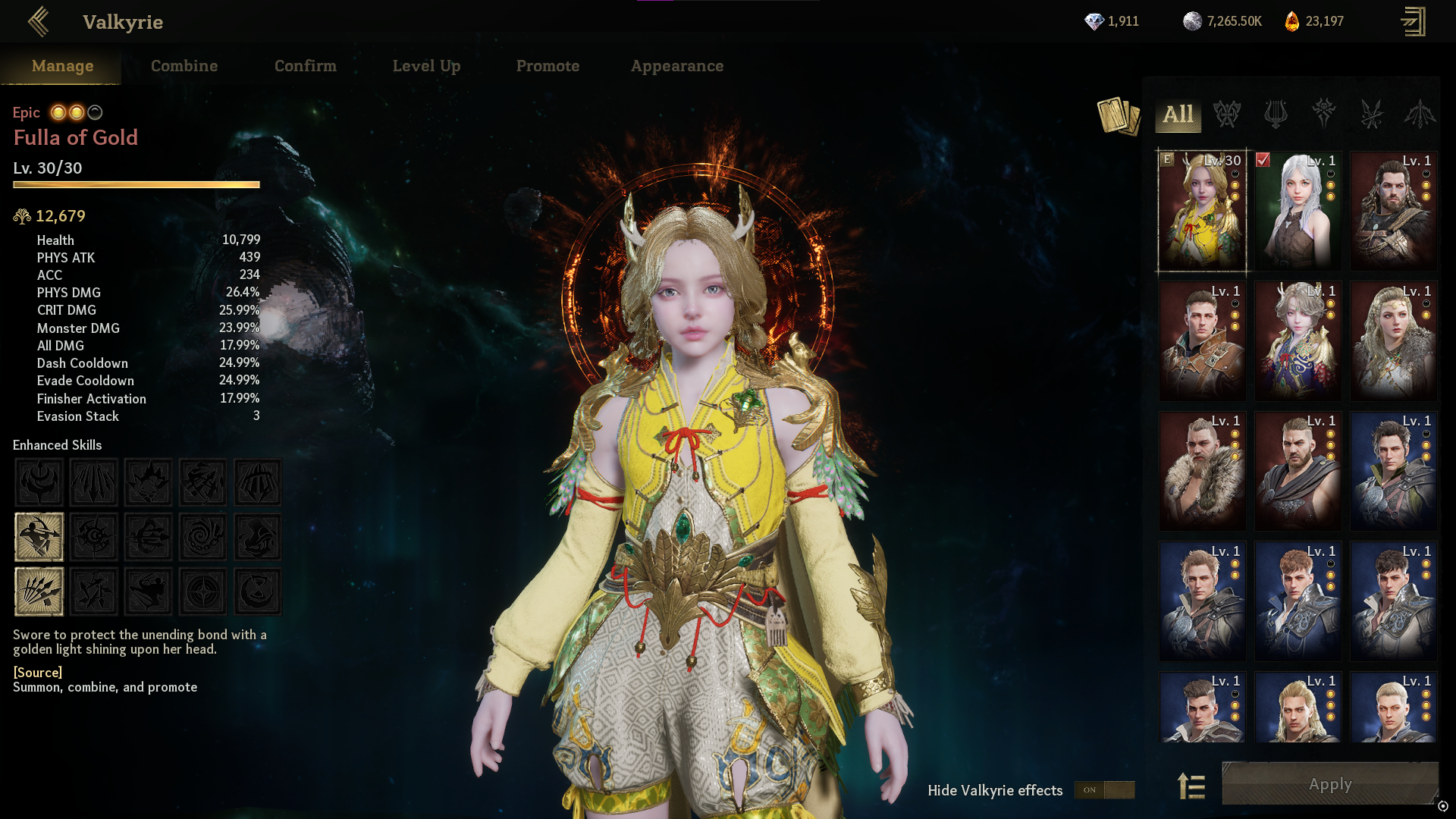1456x819 pixels.
Task: Click the Apply button
Action: [1330, 784]
